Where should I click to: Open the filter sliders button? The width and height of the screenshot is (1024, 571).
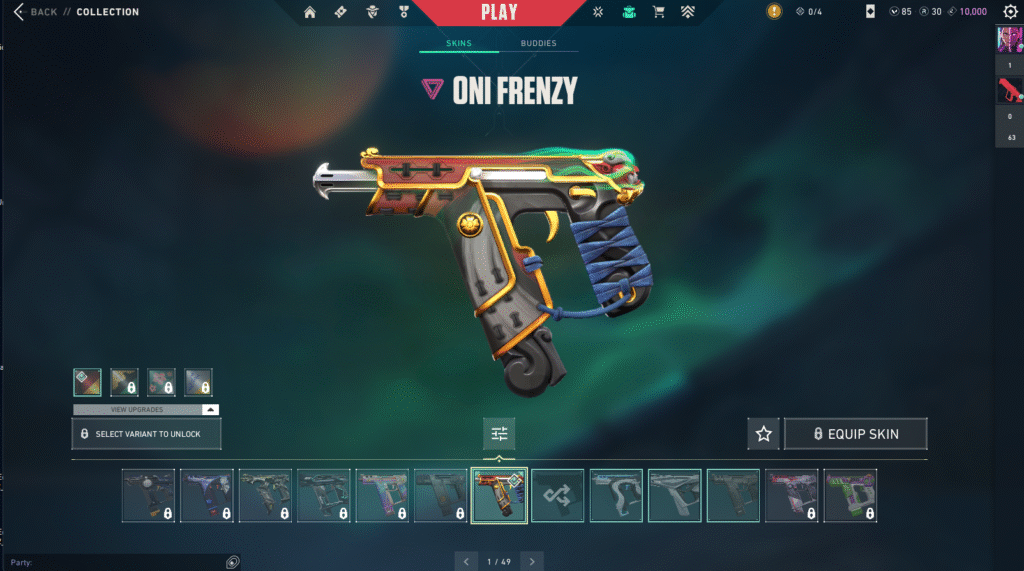(x=499, y=434)
